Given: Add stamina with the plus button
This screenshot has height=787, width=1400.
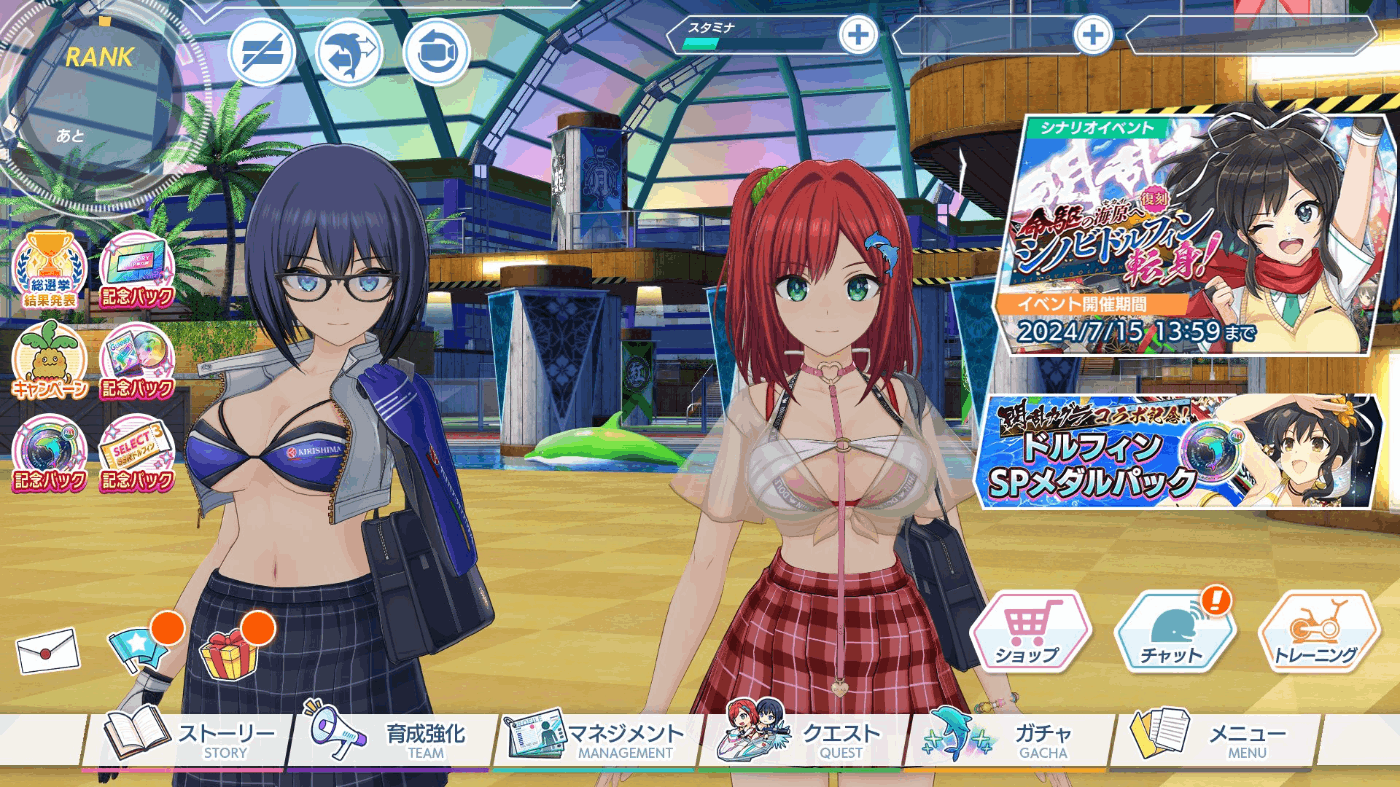Looking at the screenshot, I should [857, 36].
